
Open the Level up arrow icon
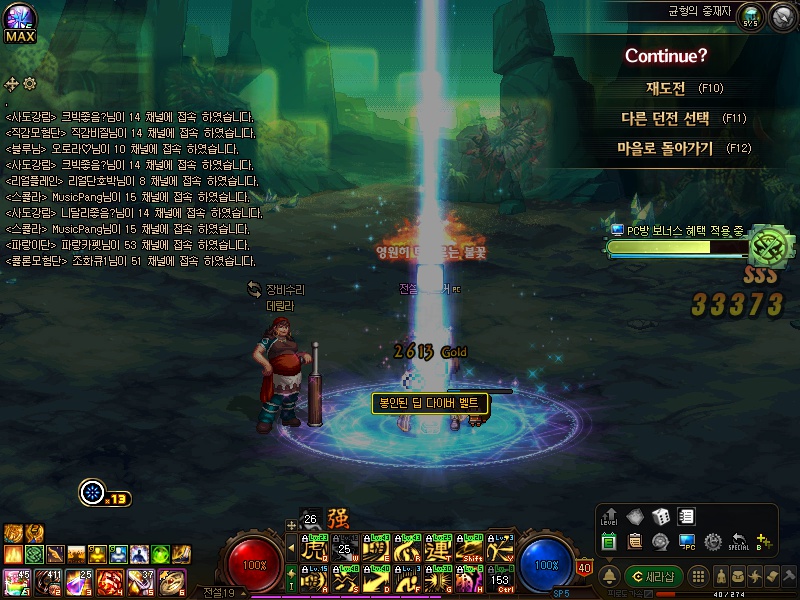tap(610, 517)
